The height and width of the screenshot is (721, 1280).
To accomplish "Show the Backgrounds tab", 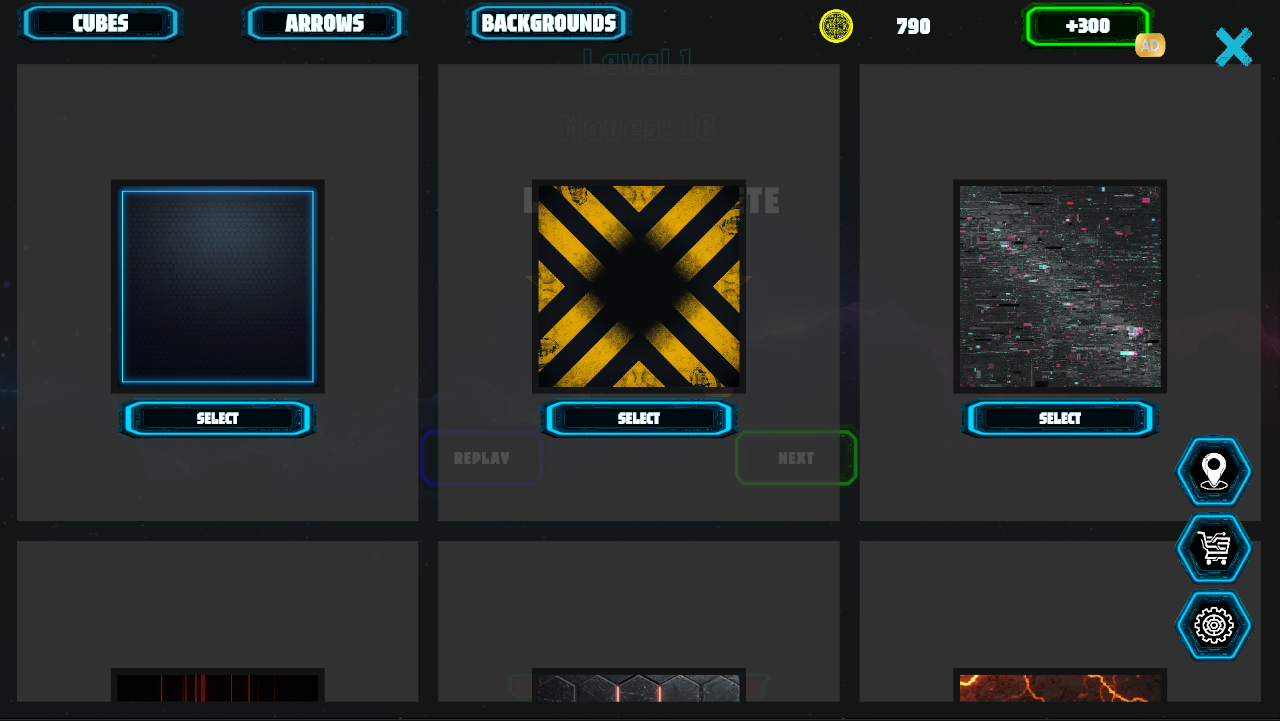I will [x=548, y=23].
